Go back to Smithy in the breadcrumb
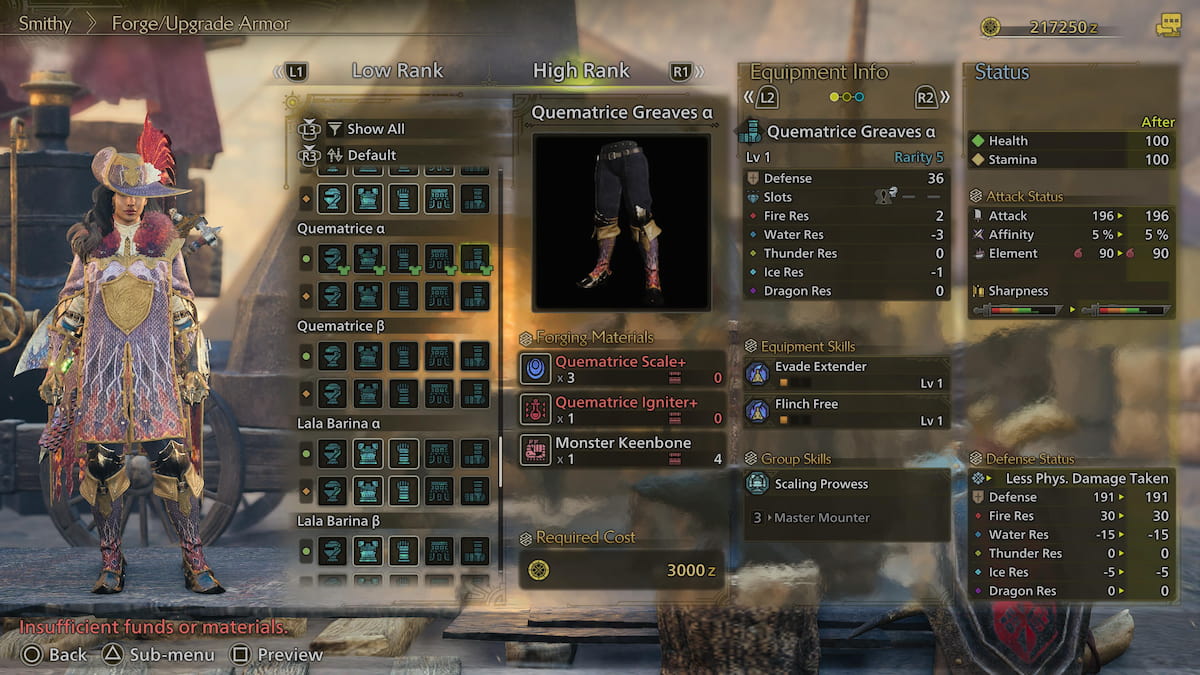This screenshot has width=1200, height=675. pyautogui.click(x=45, y=23)
